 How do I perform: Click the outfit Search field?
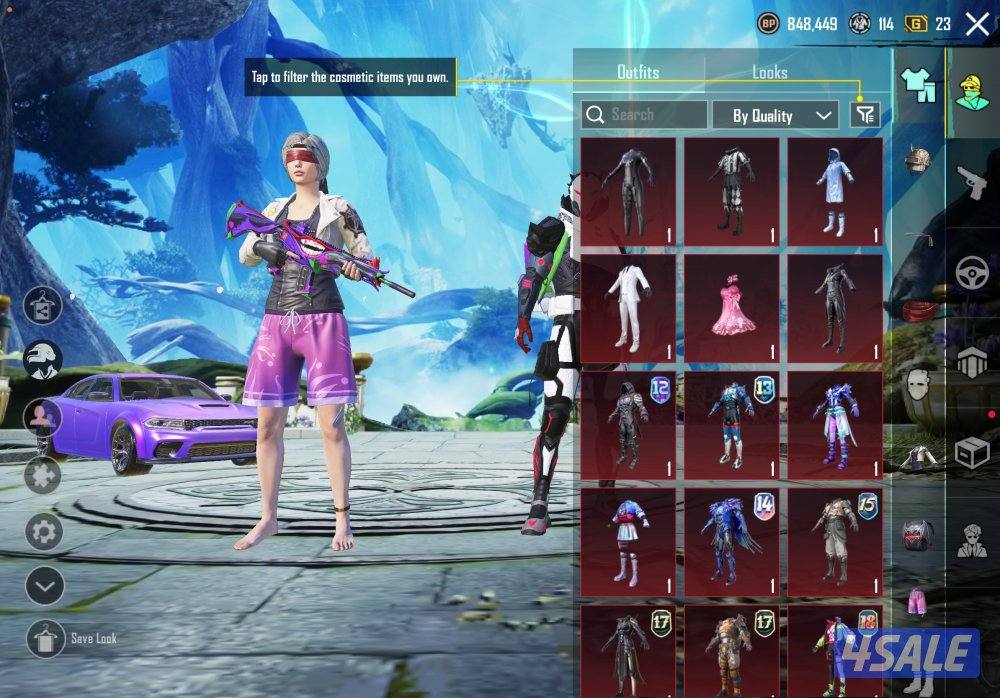pyautogui.click(x=645, y=115)
